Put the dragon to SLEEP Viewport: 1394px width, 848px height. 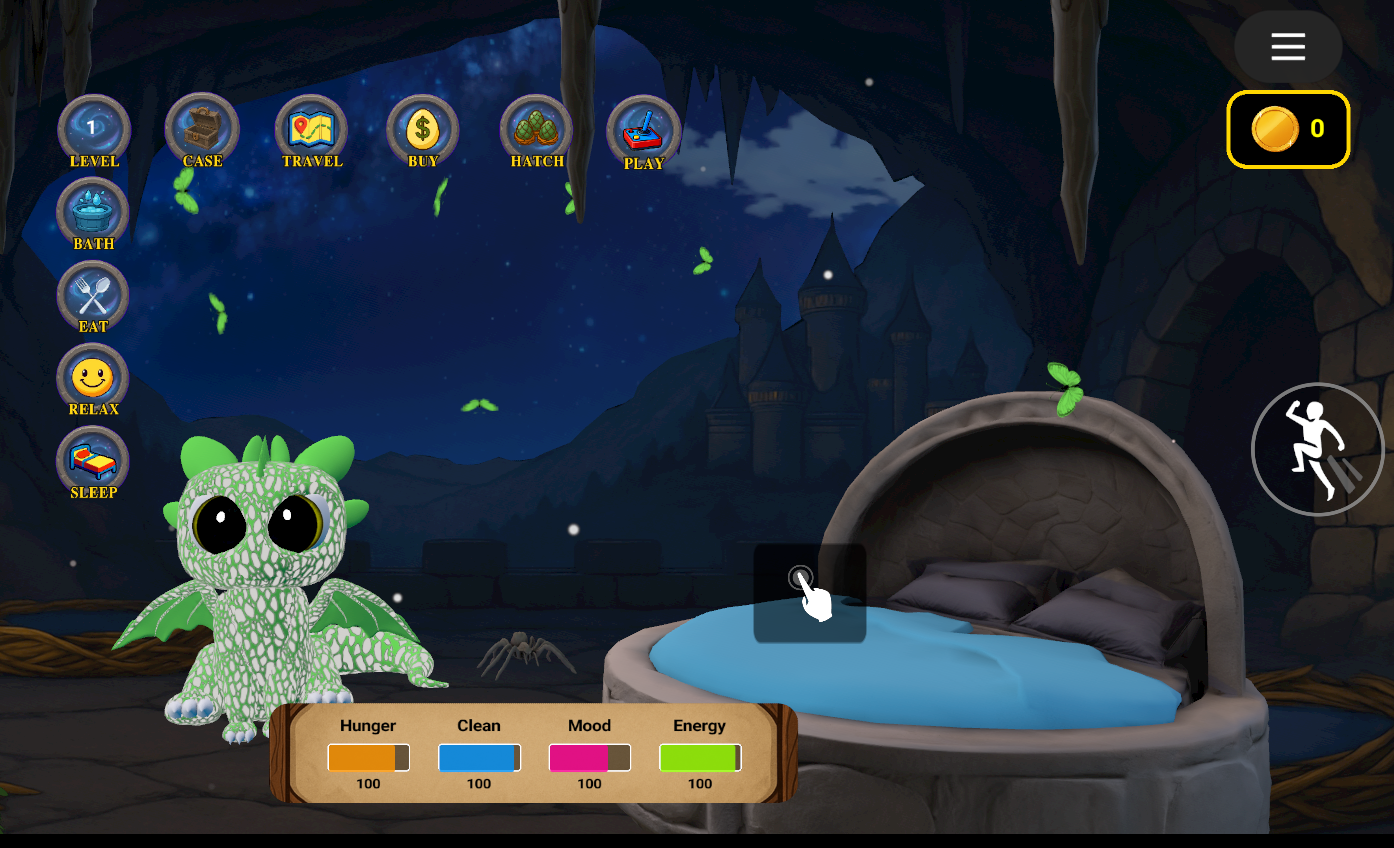click(94, 462)
